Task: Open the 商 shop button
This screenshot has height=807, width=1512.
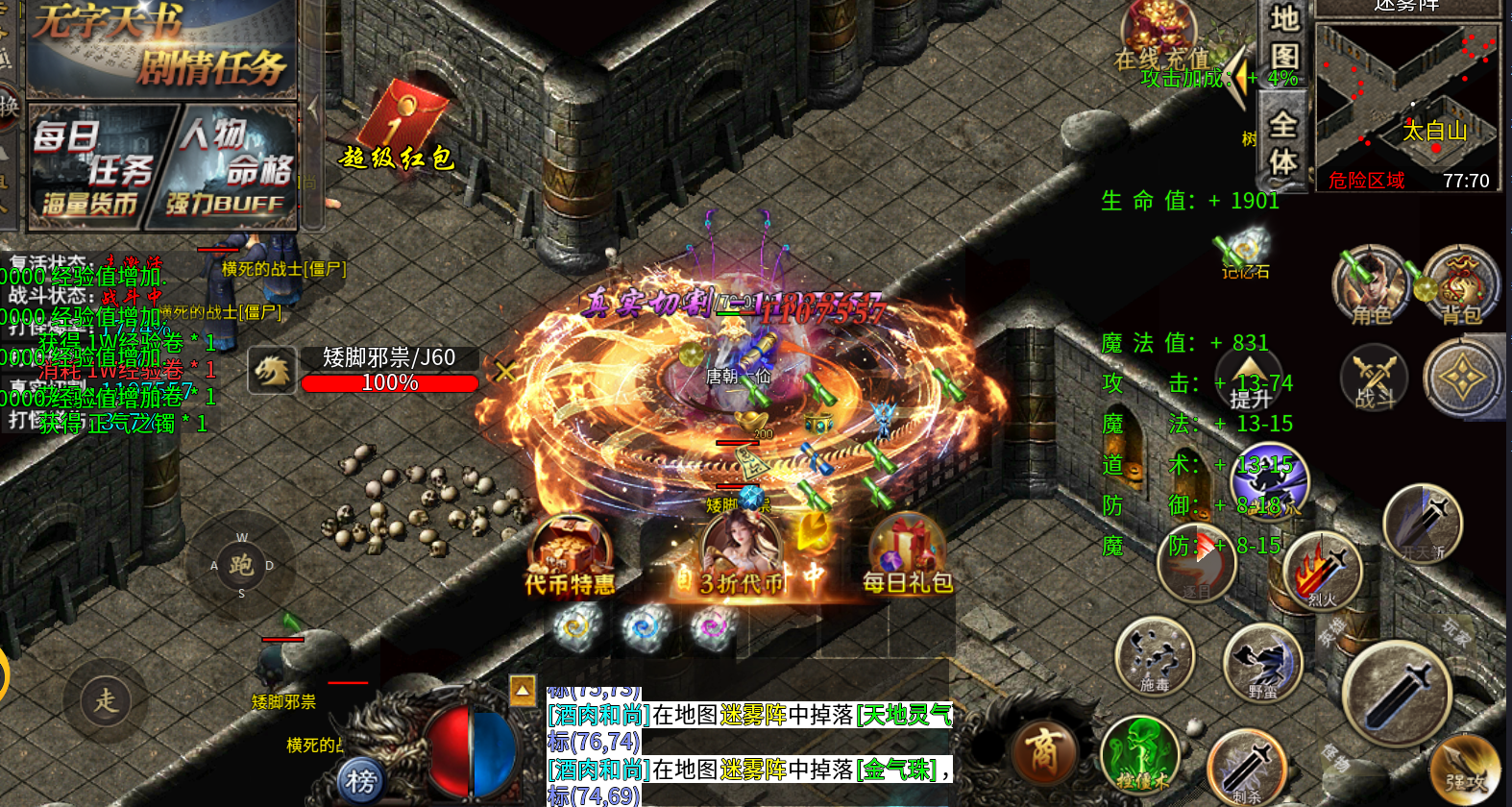Action: [x=1044, y=751]
